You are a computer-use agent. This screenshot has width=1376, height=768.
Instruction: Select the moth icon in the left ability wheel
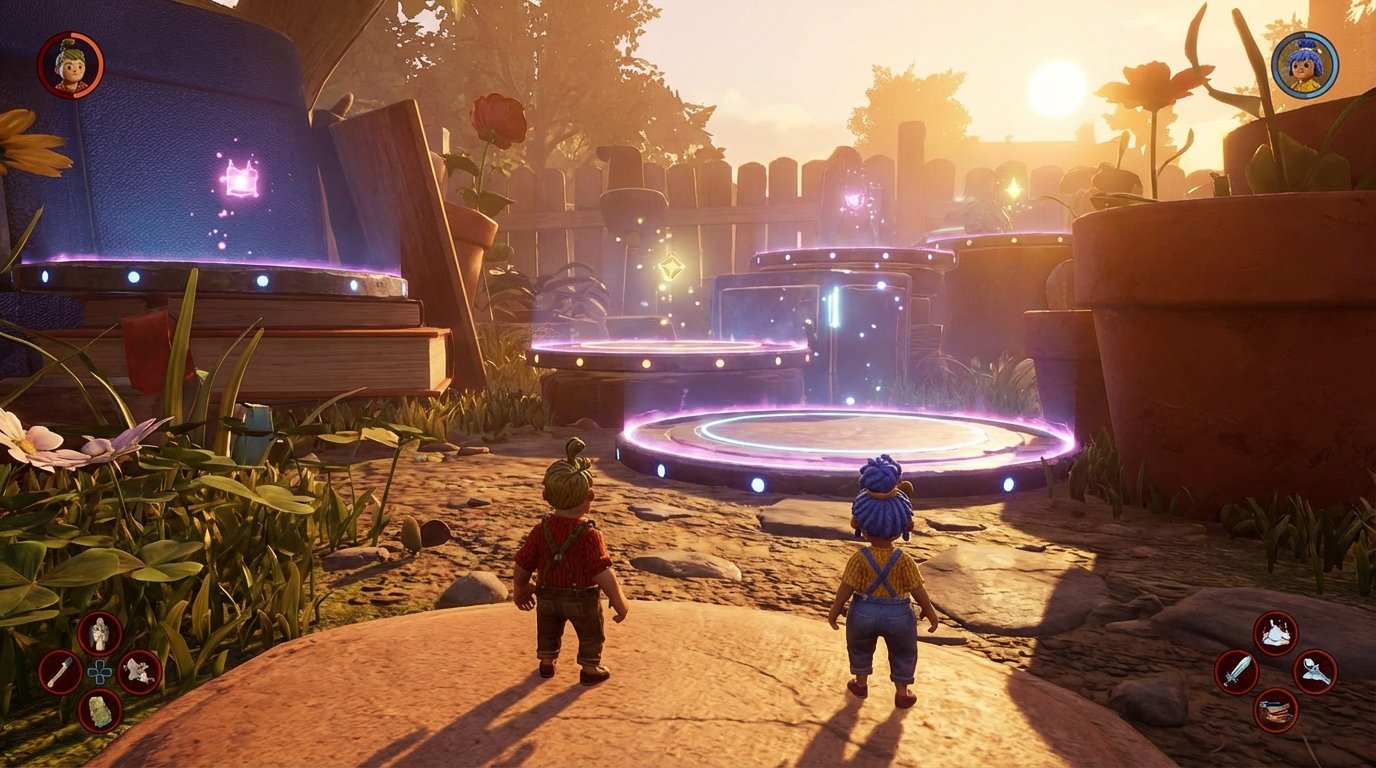(x=139, y=672)
